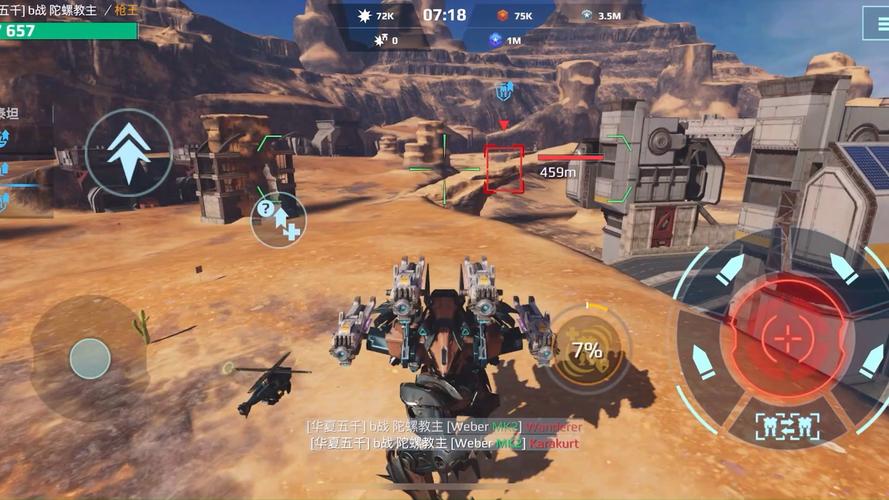Tap the robot swap button
Image resolution: width=889 pixels, height=500 pixels.
point(787,425)
